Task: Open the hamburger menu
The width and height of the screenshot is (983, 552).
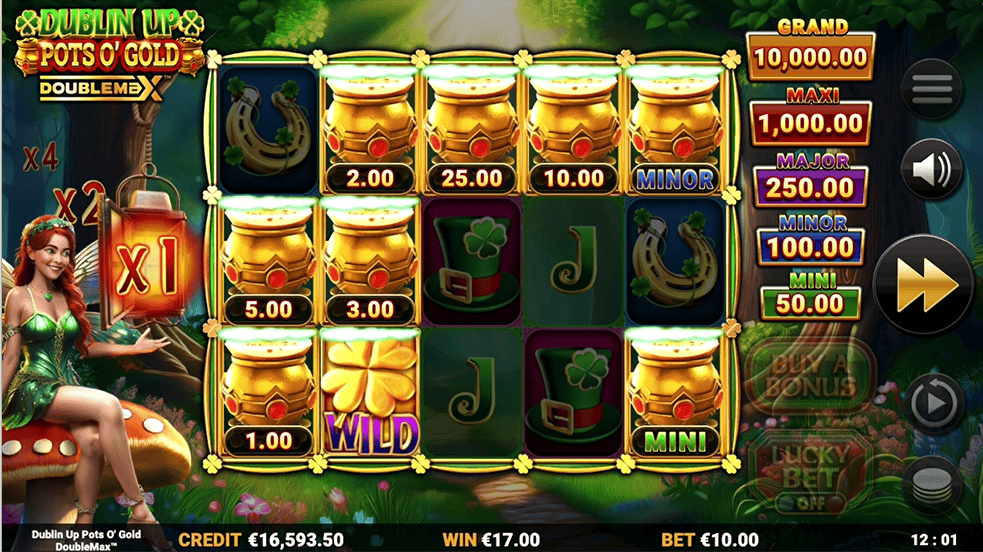Action: click(931, 90)
